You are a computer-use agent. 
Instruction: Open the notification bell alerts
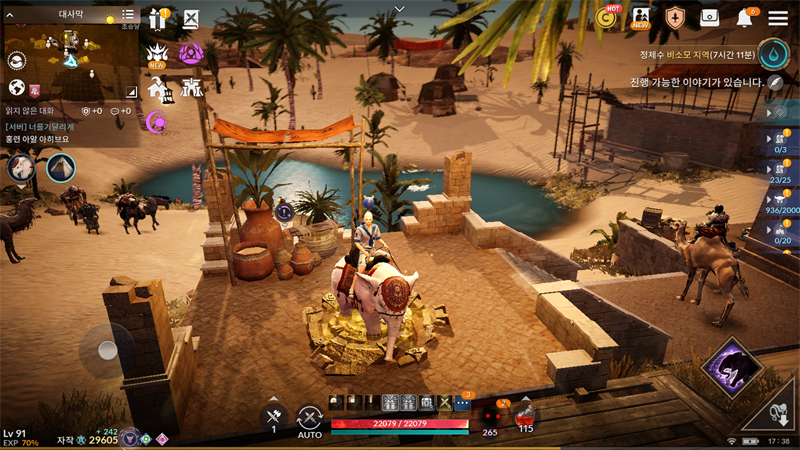tap(745, 18)
